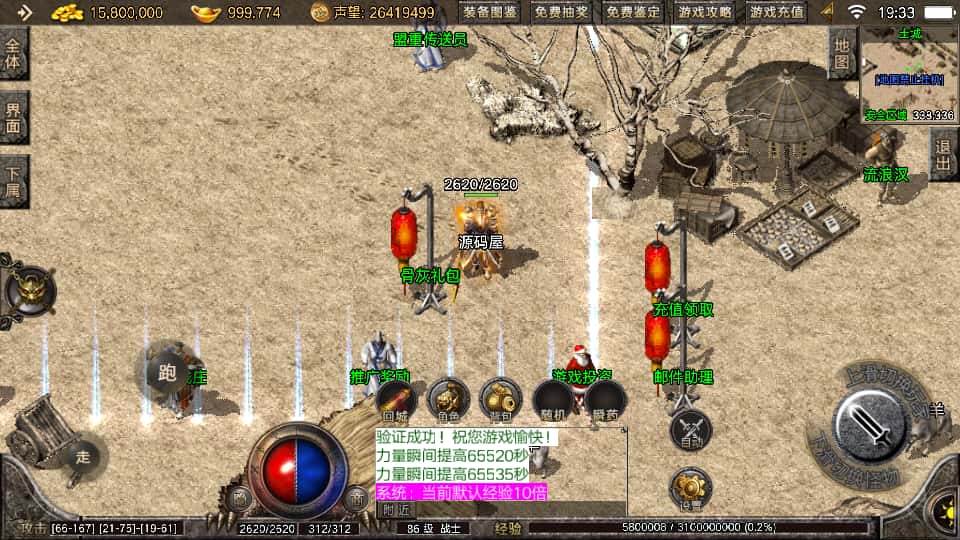Select the 全体 tab on the left
This screenshot has width=960, height=540.
[14, 54]
